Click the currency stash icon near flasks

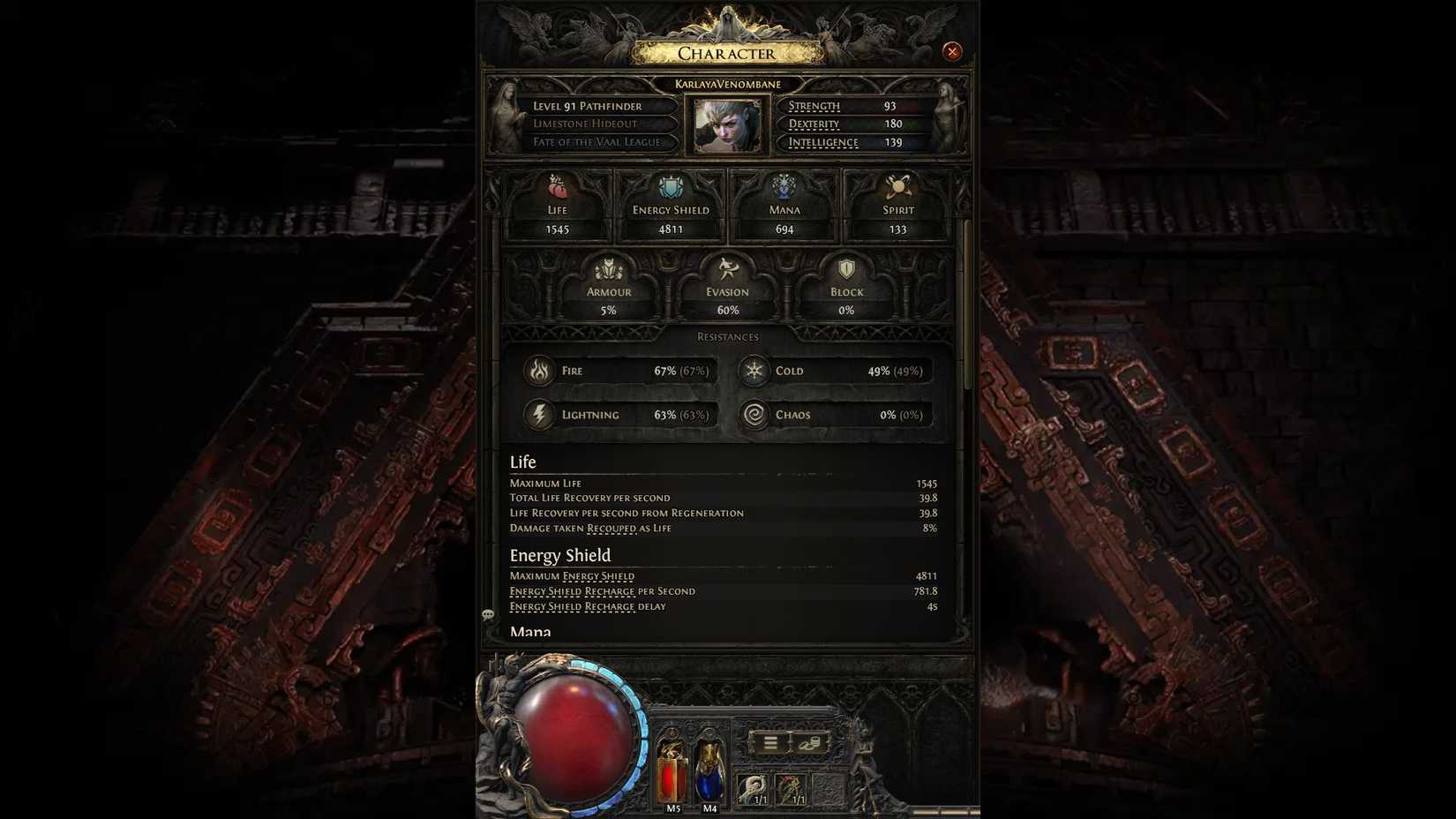[810, 744]
